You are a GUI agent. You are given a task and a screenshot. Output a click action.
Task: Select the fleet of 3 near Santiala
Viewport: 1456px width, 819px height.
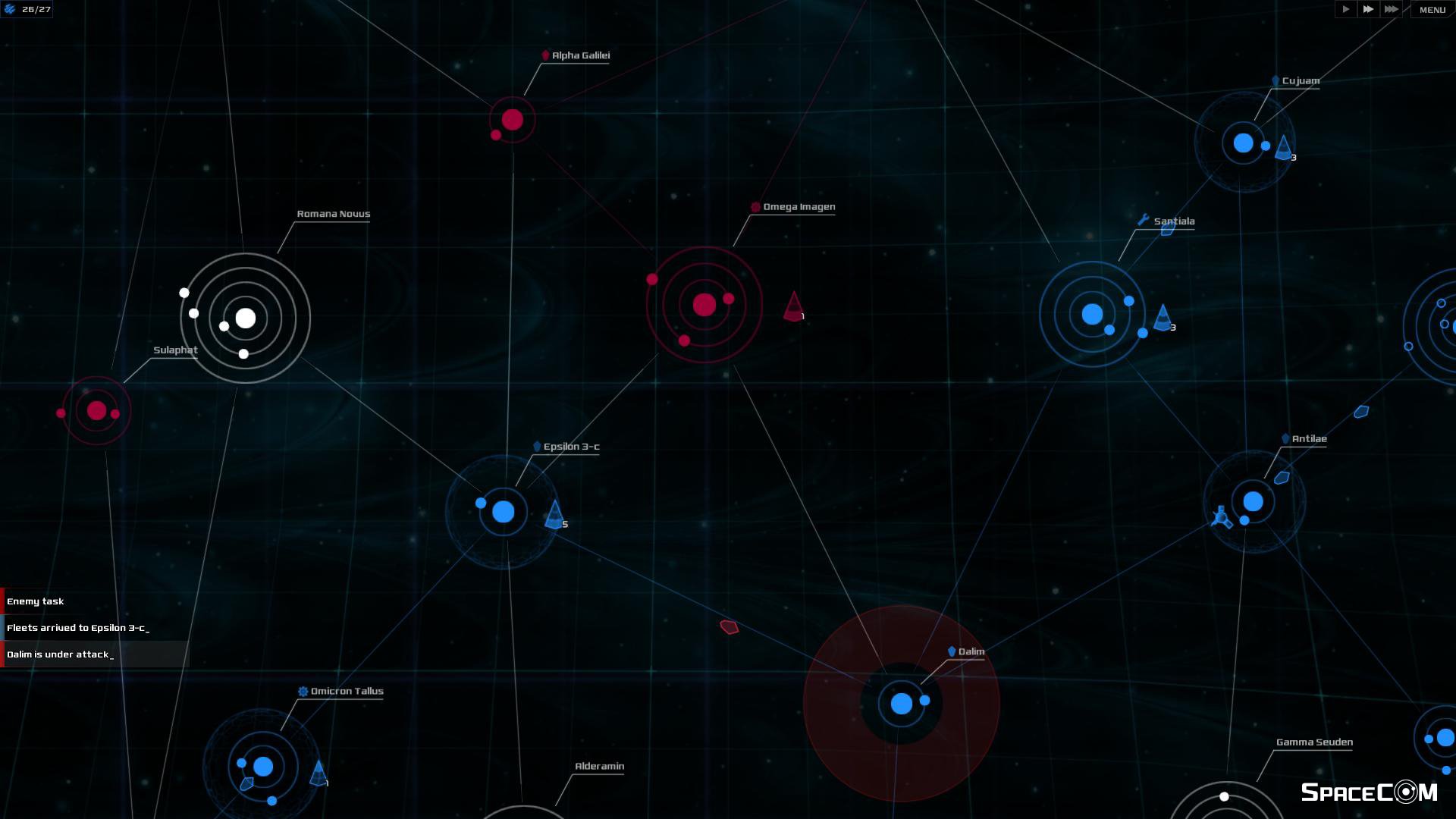pyautogui.click(x=1161, y=318)
